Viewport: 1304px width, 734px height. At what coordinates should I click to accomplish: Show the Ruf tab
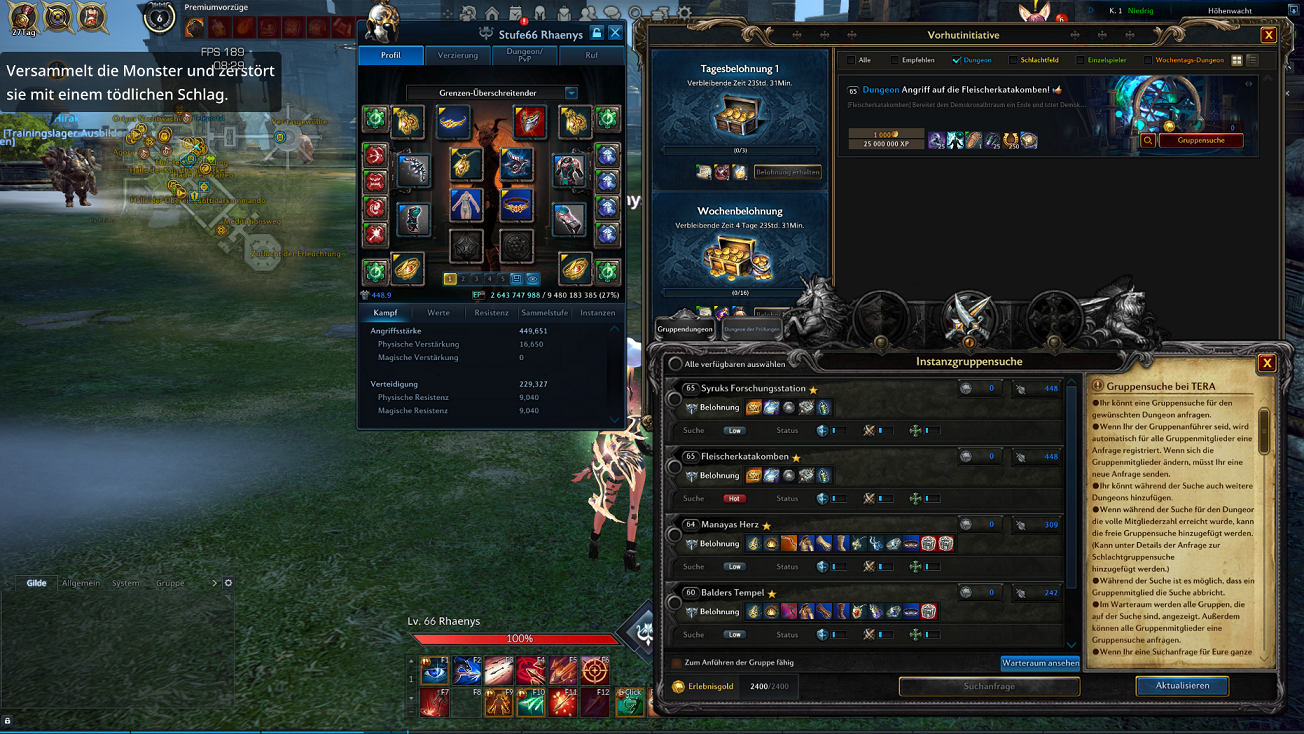click(591, 55)
